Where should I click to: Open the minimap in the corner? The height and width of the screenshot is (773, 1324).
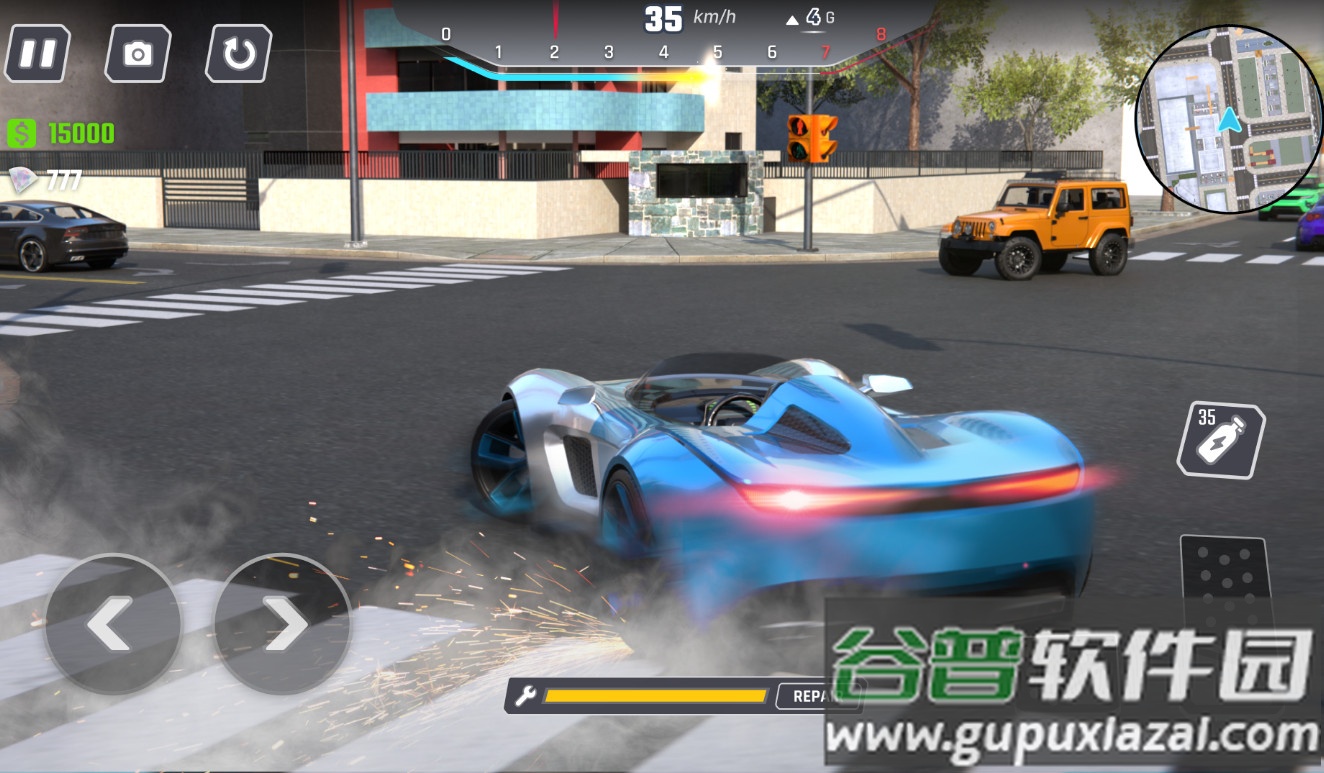pos(1230,120)
